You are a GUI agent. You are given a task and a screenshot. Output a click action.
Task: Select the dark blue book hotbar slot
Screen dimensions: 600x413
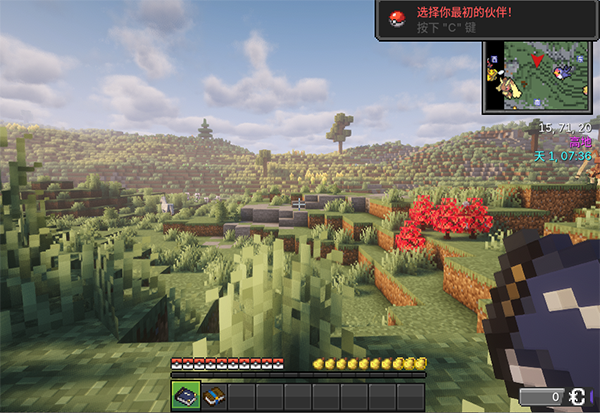pyautogui.click(x=185, y=396)
